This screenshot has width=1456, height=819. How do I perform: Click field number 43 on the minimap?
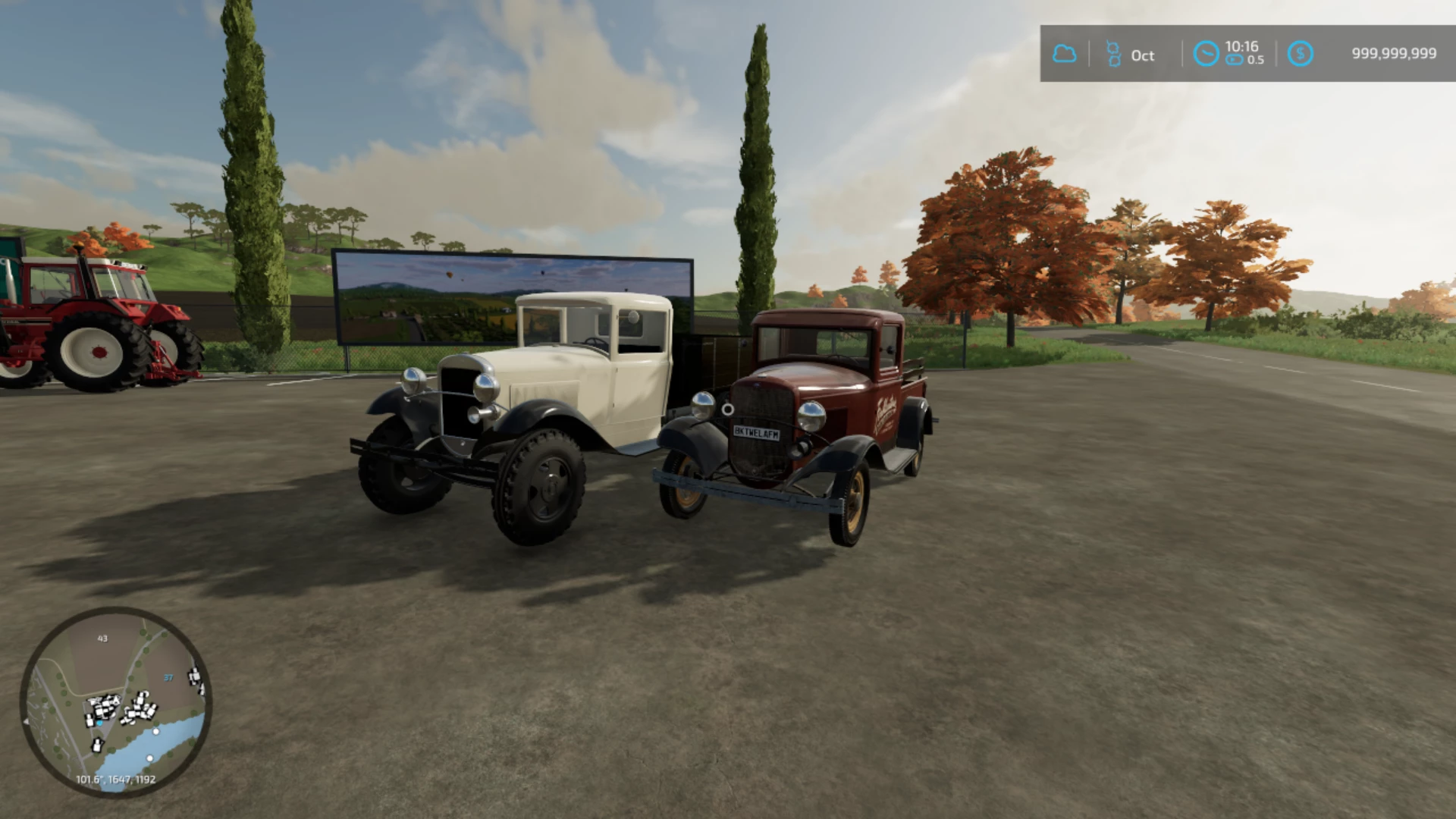(x=102, y=639)
